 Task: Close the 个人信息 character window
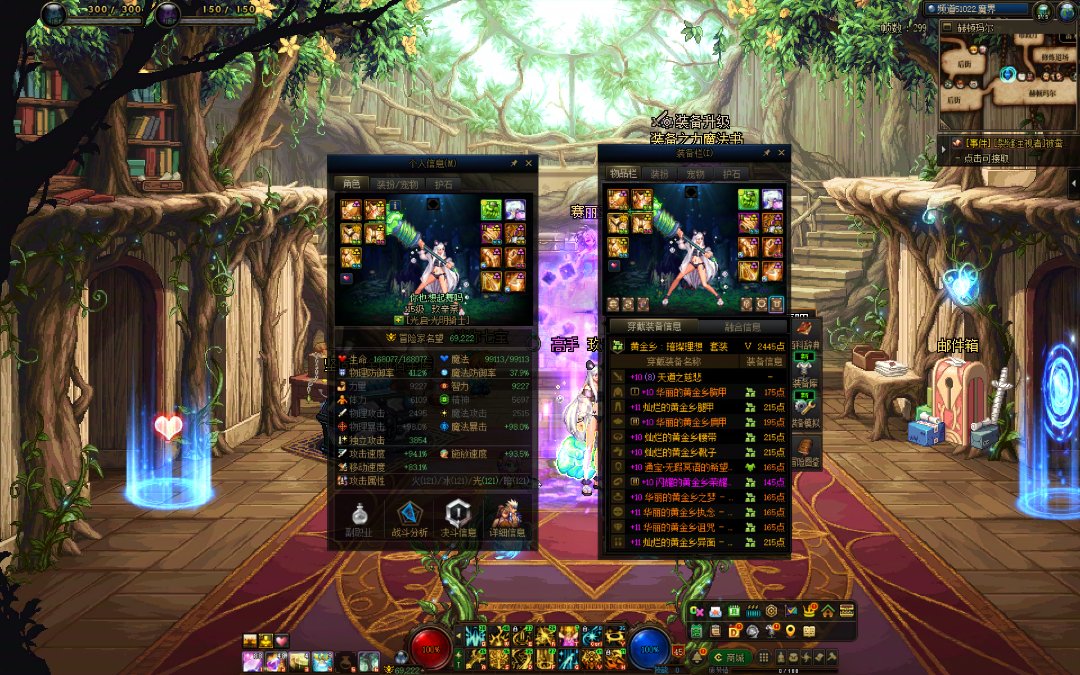pyautogui.click(x=529, y=163)
